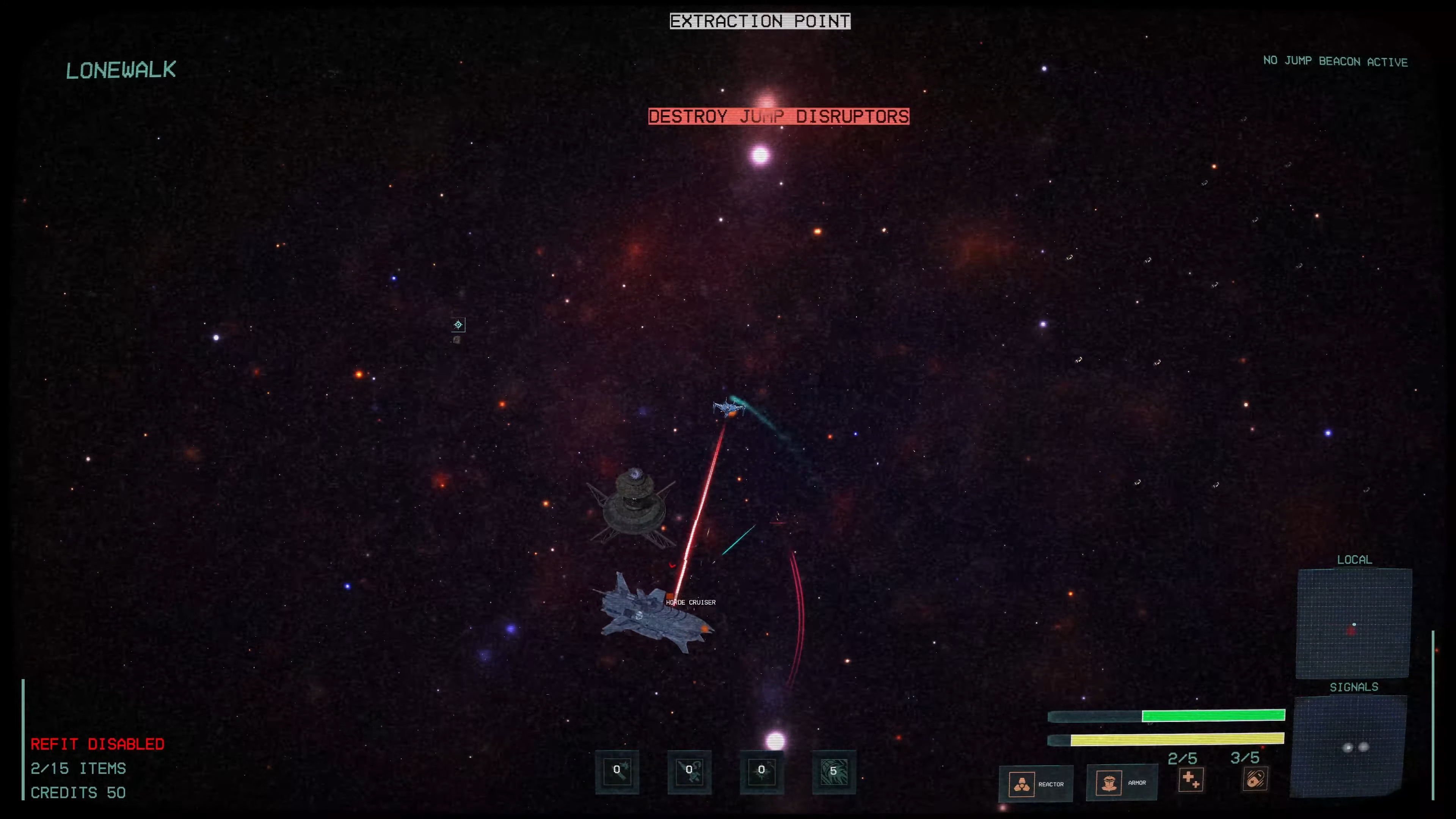Image resolution: width=1456 pixels, height=819 pixels.
Task: Use the repair kit plus-sign icon
Action: pos(1190,780)
